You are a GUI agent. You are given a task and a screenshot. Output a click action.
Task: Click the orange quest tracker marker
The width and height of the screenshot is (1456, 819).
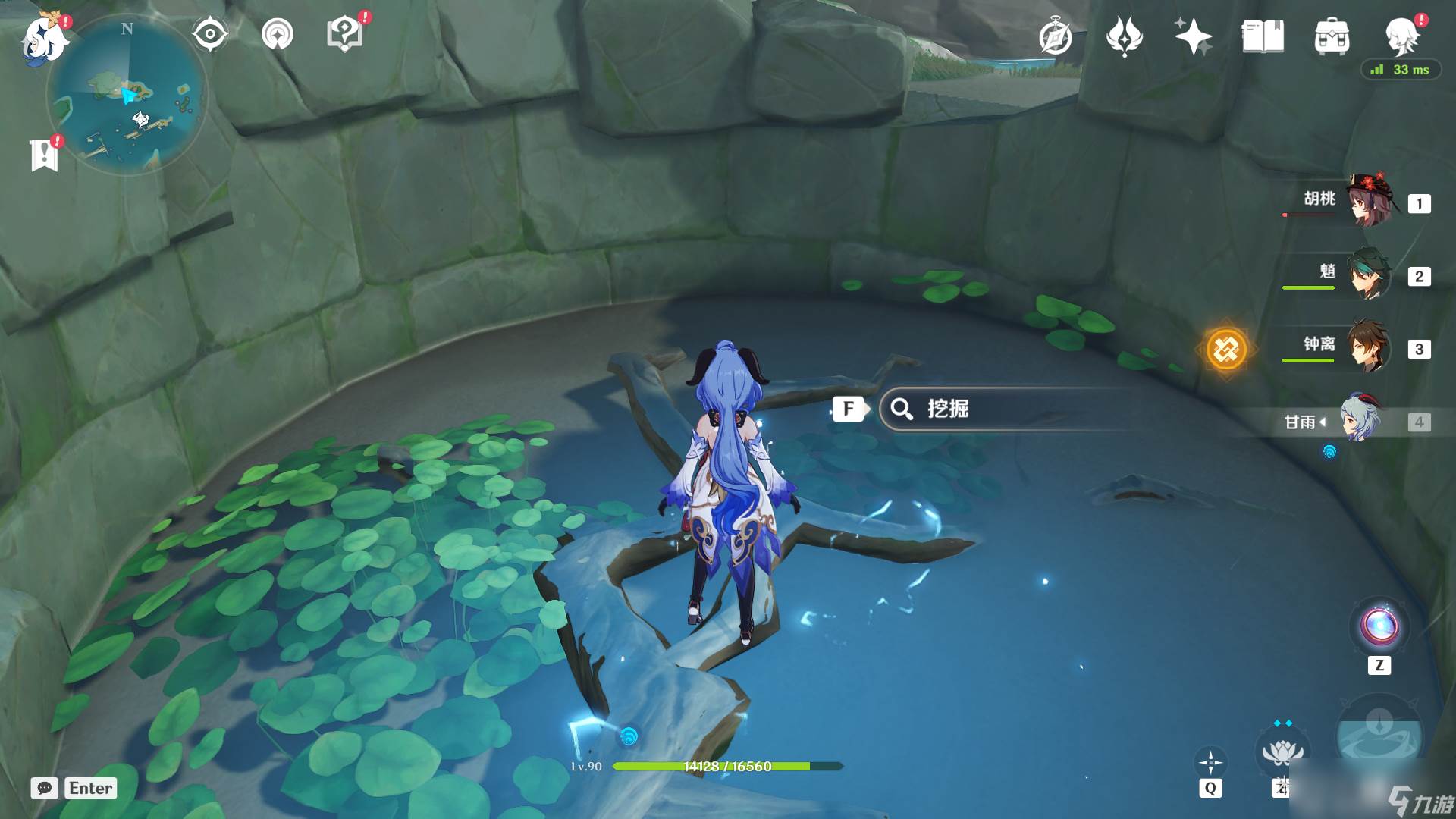1226,350
